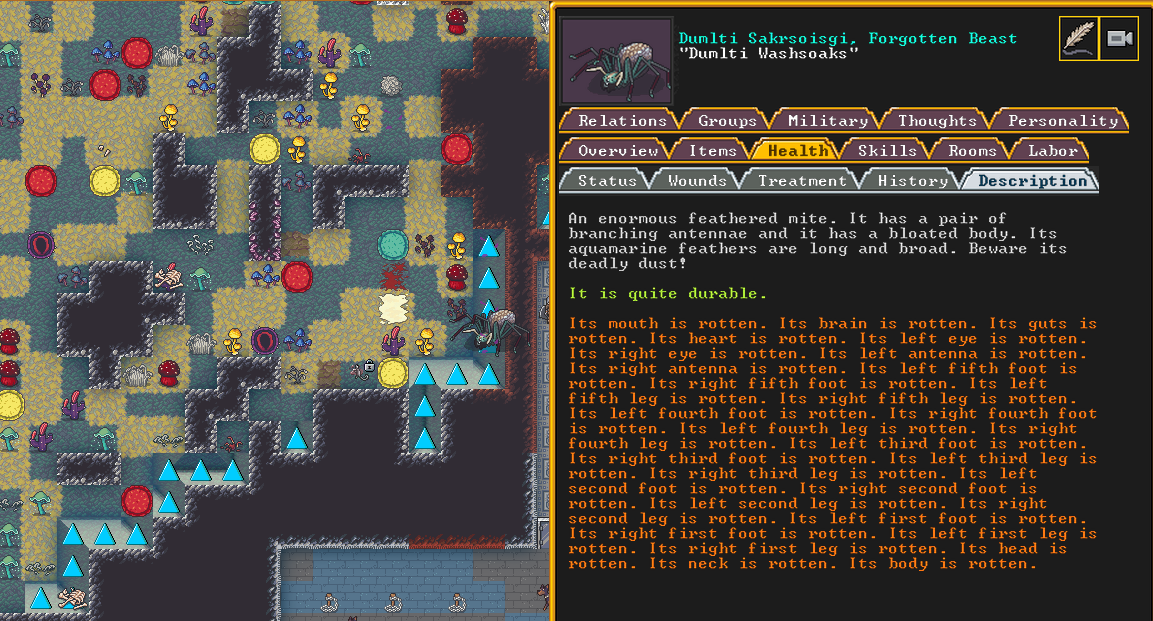This screenshot has height=621, width=1153.
Task: Switch to the Labor tab
Action: 1052,151
